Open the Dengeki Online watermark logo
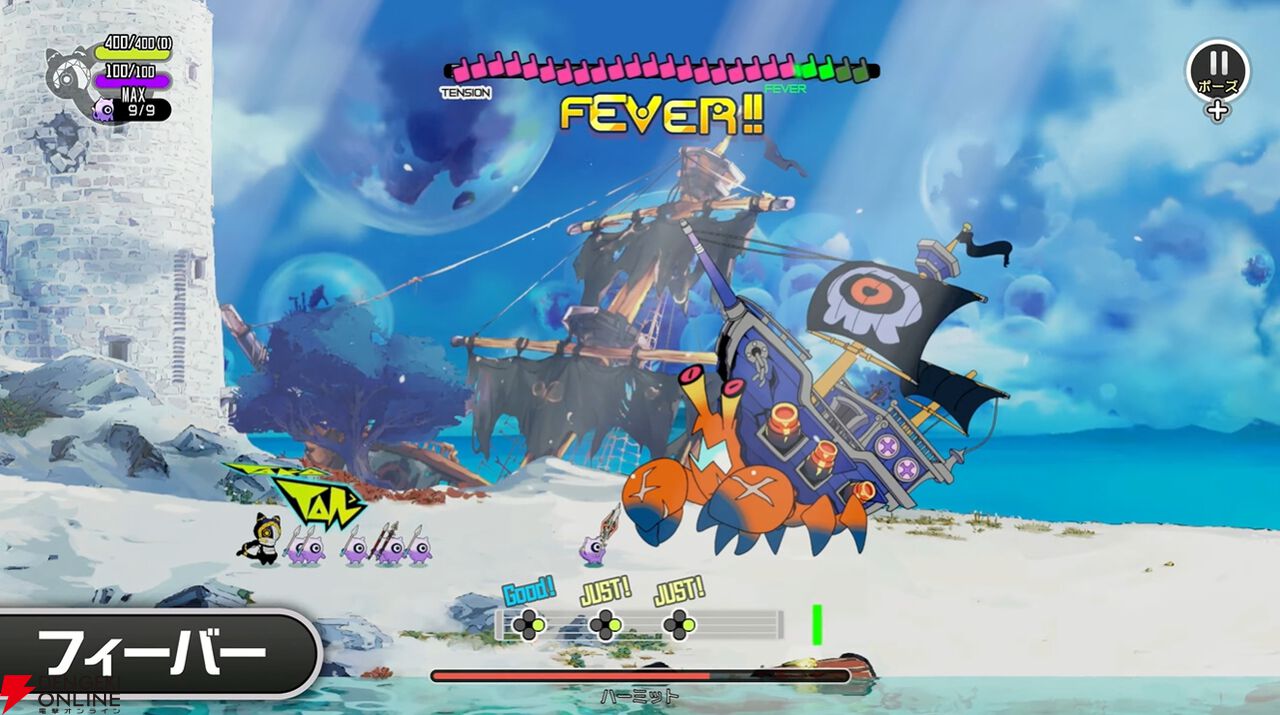 62,692
